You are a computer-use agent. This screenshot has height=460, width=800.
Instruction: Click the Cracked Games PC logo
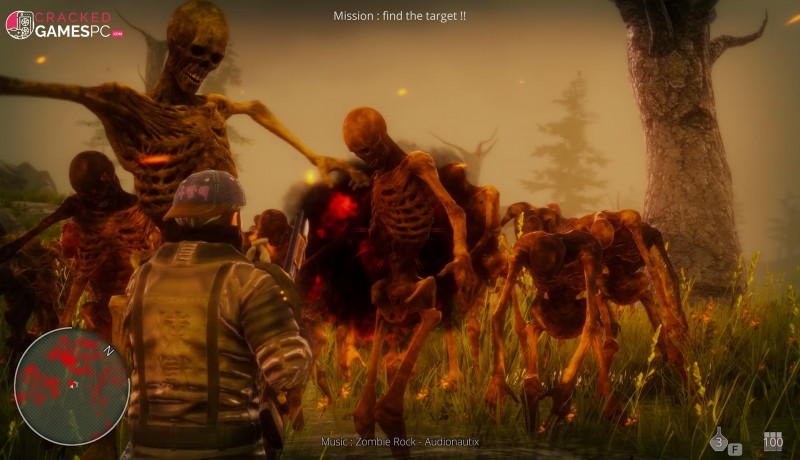65,25
